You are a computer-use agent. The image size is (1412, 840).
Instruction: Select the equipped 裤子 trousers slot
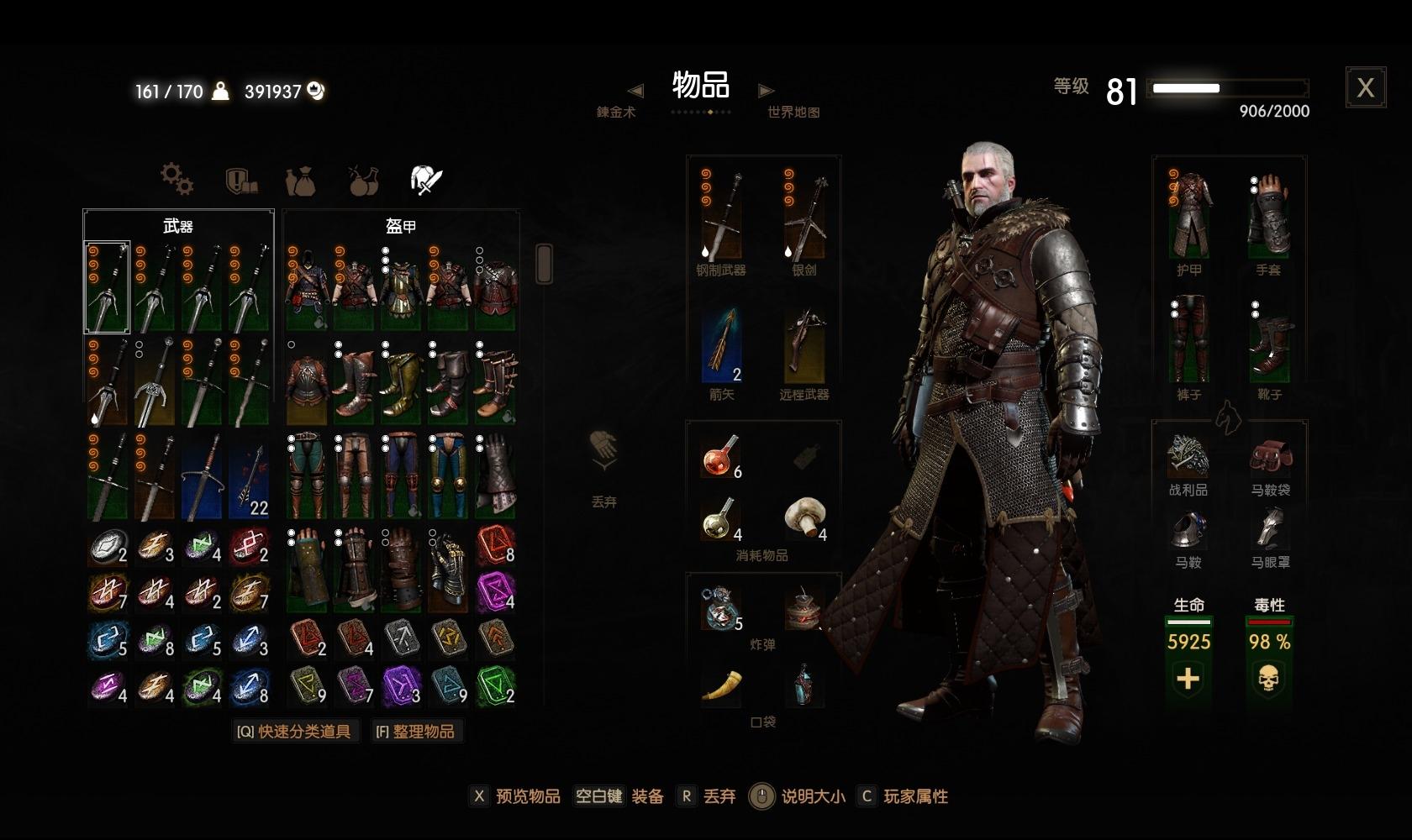[1188, 339]
